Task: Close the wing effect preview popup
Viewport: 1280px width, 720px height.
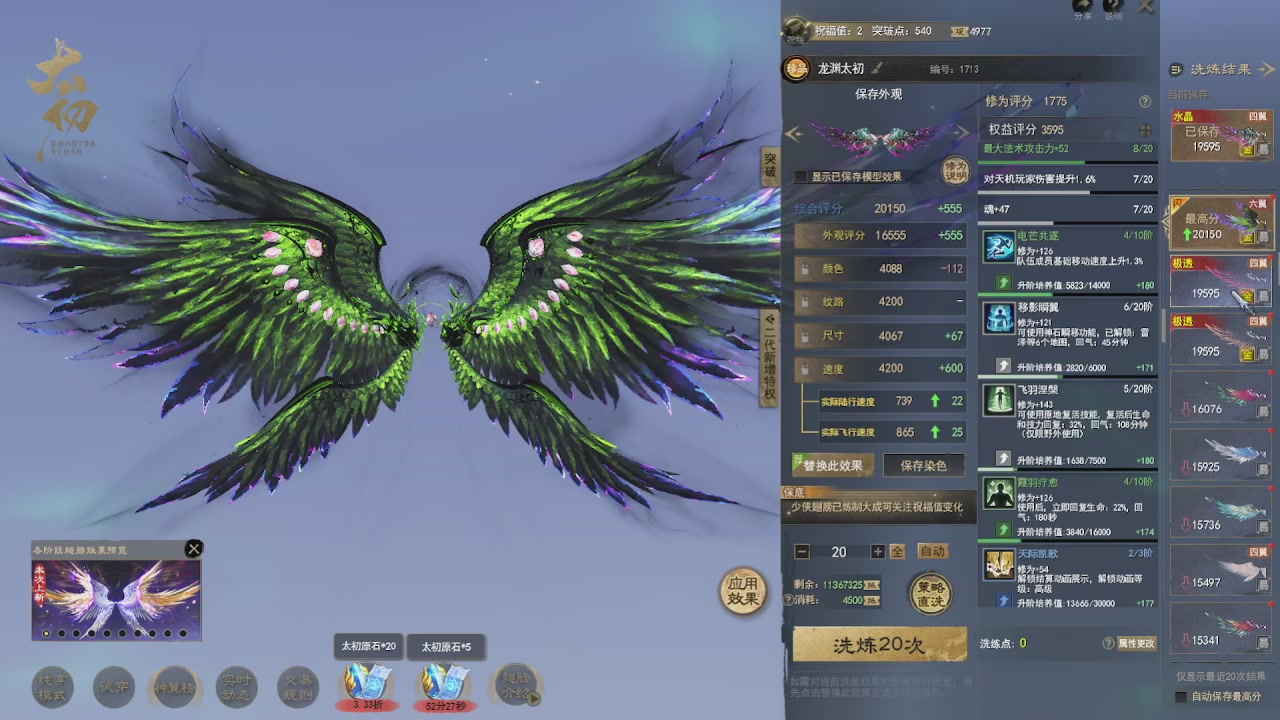Action: tap(194, 548)
